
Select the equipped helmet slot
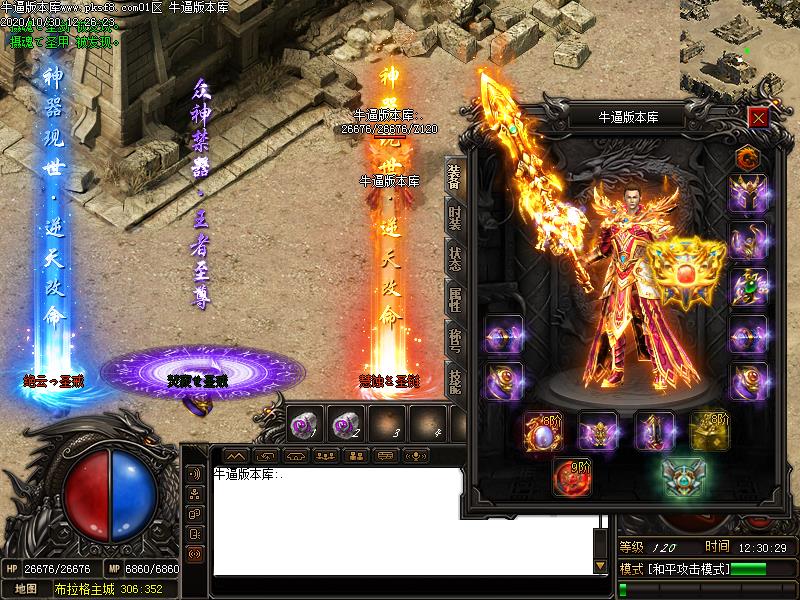coord(748,193)
